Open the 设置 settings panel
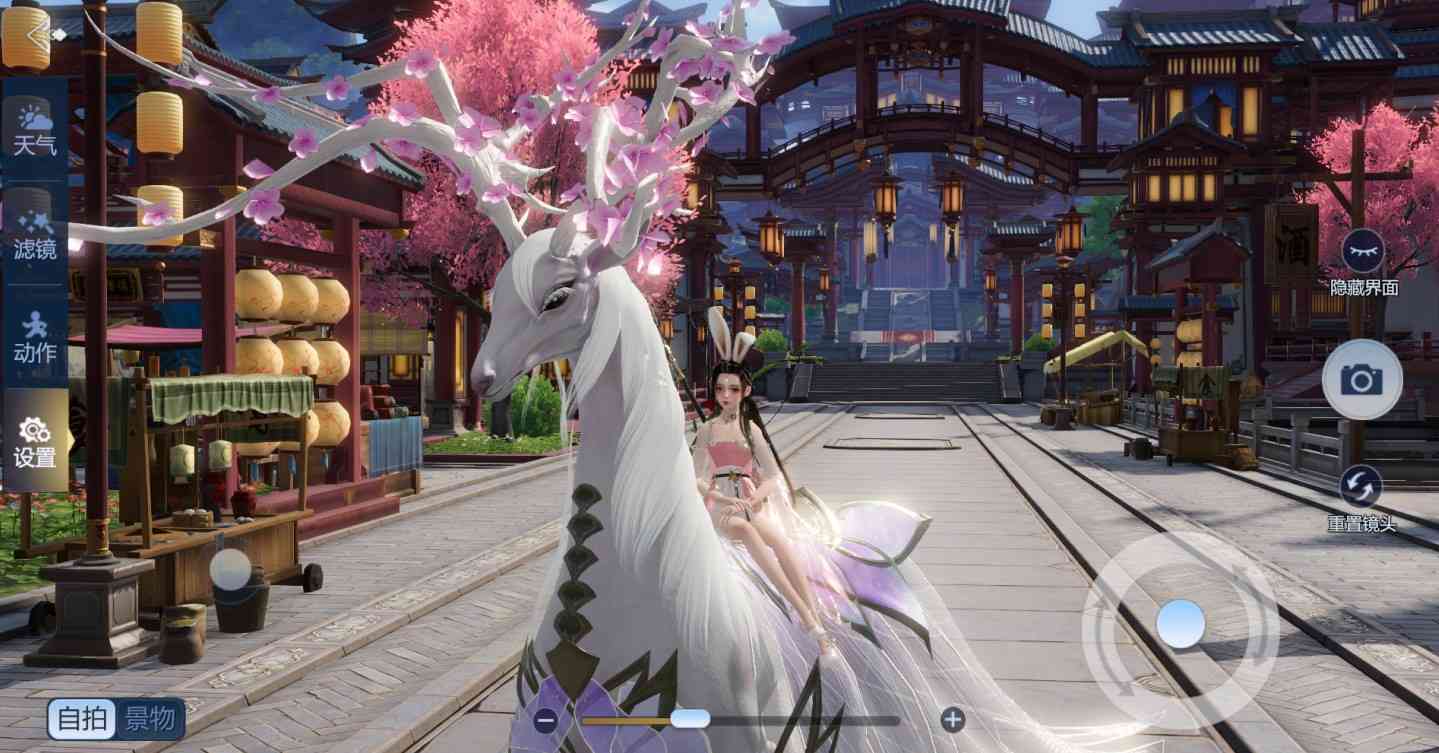Image resolution: width=1439 pixels, height=753 pixels. coord(36,441)
